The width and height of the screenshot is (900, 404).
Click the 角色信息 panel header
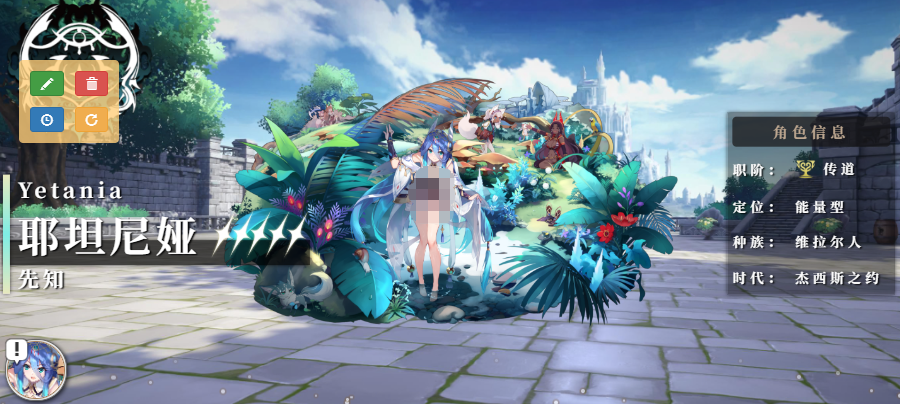pyautogui.click(x=810, y=132)
